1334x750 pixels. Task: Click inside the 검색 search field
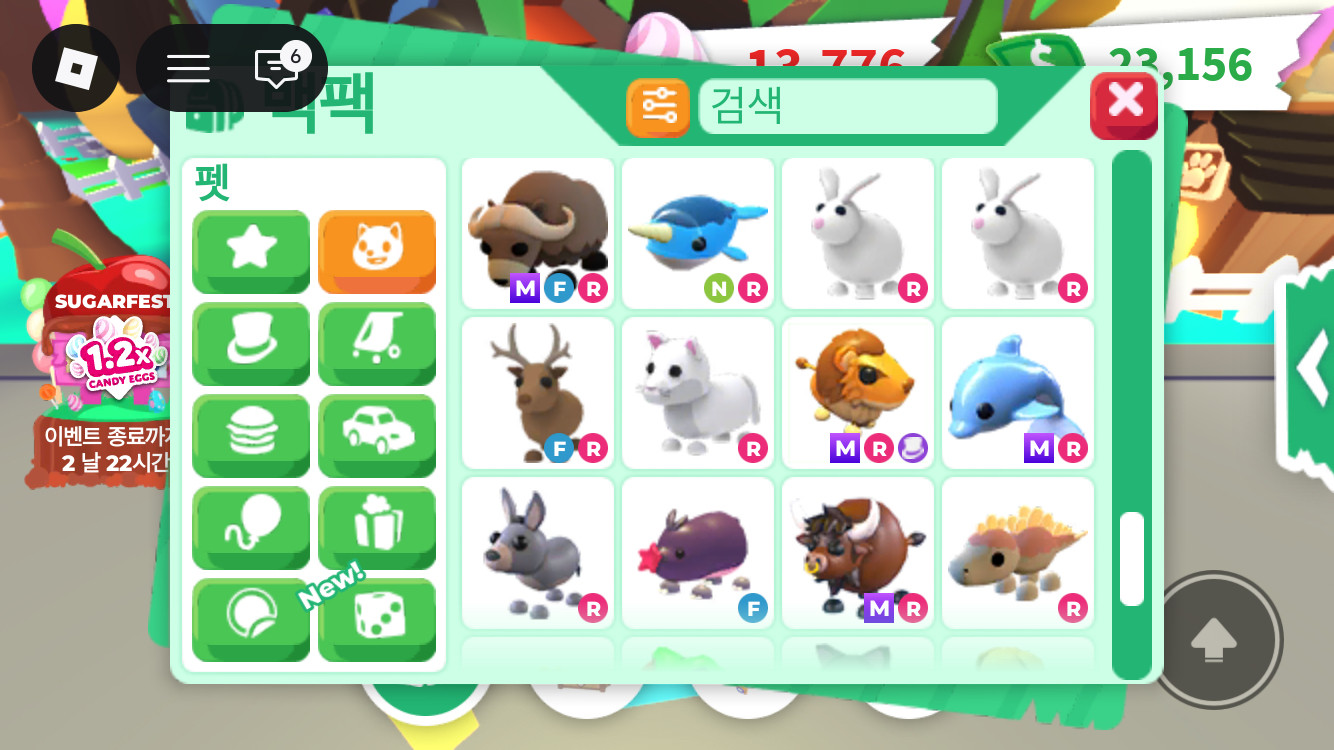(x=848, y=106)
